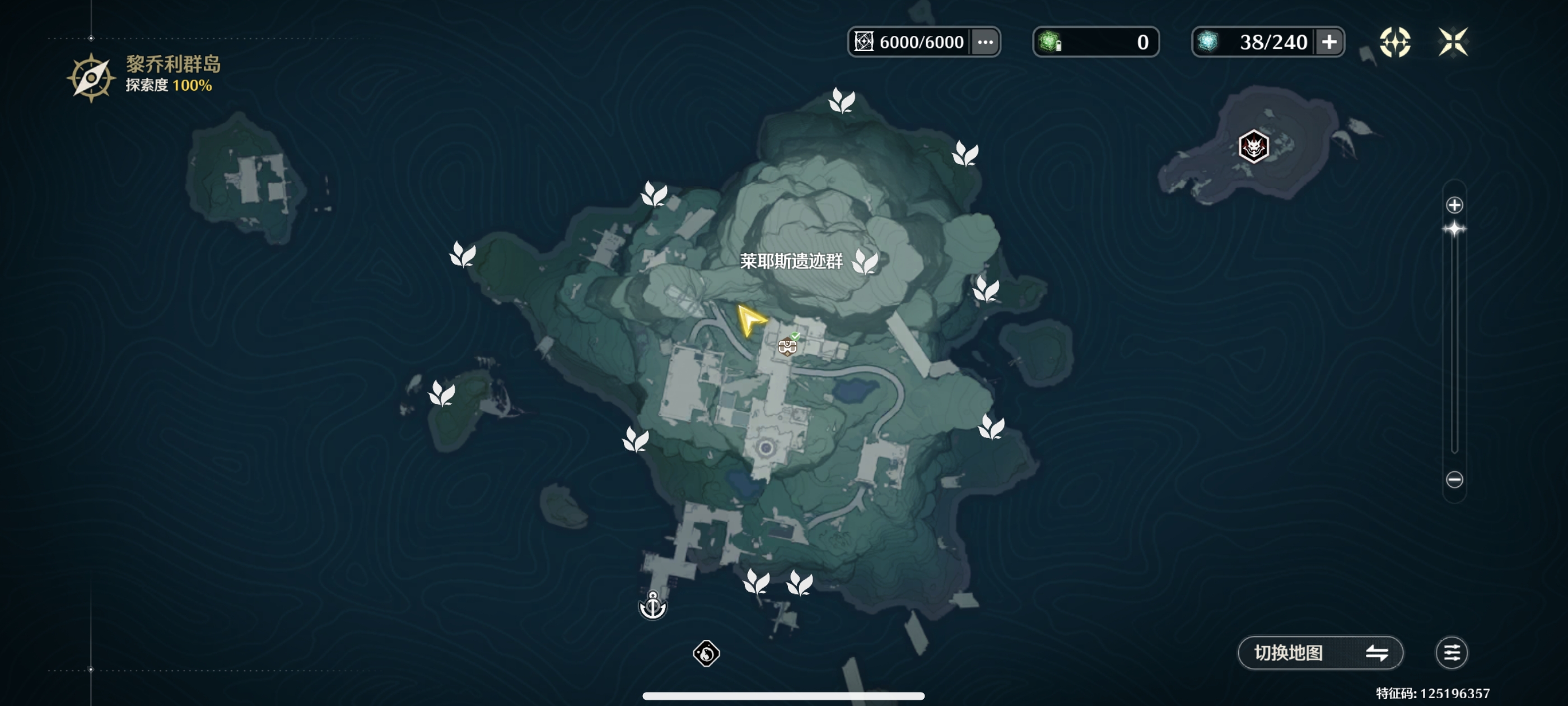Click the zoom slider star handle
Image resolution: width=1568 pixels, height=706 pixels.
(x=1454, y=229)
